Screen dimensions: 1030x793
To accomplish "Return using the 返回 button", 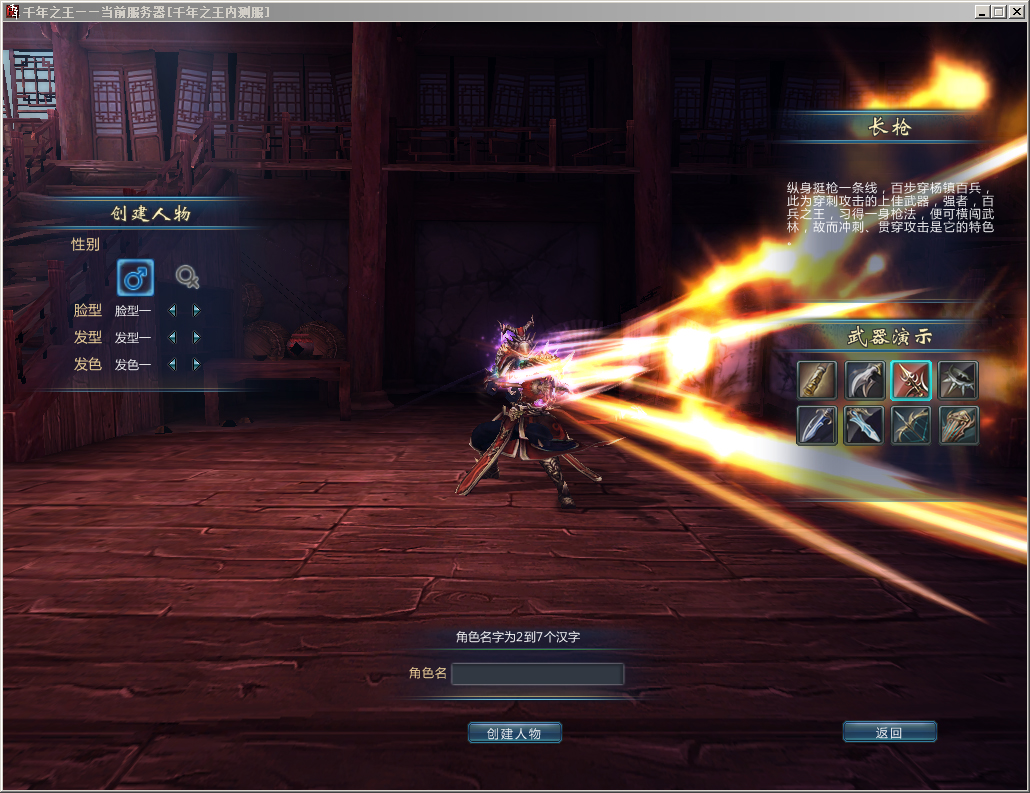I will point(889,732).
